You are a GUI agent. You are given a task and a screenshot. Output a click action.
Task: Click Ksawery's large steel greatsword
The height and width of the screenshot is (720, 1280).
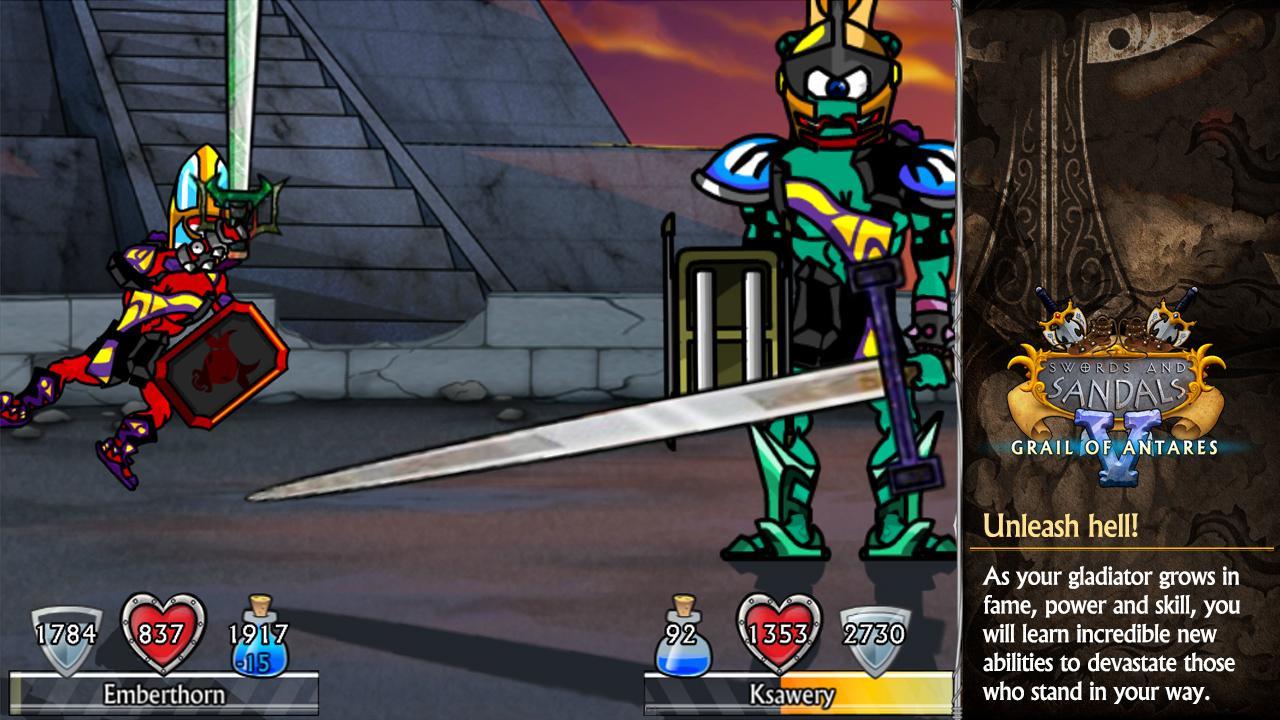click(x=560, y=440)
